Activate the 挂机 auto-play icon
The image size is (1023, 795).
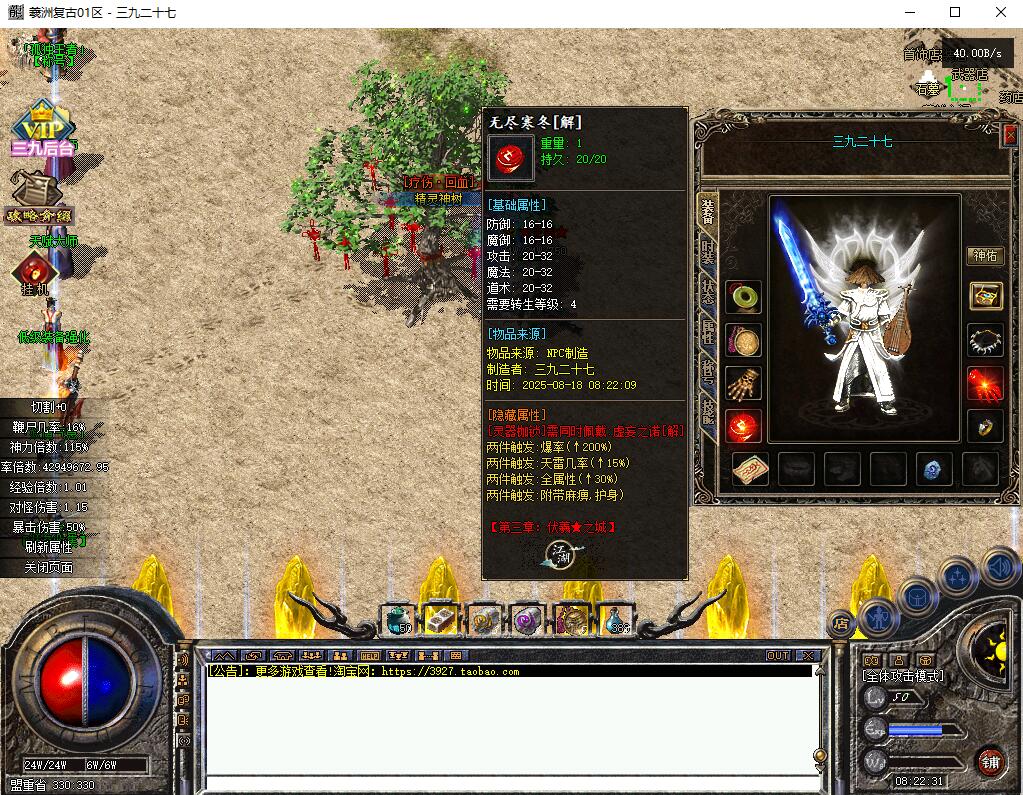pyautogui.click(x=32, y=272)
